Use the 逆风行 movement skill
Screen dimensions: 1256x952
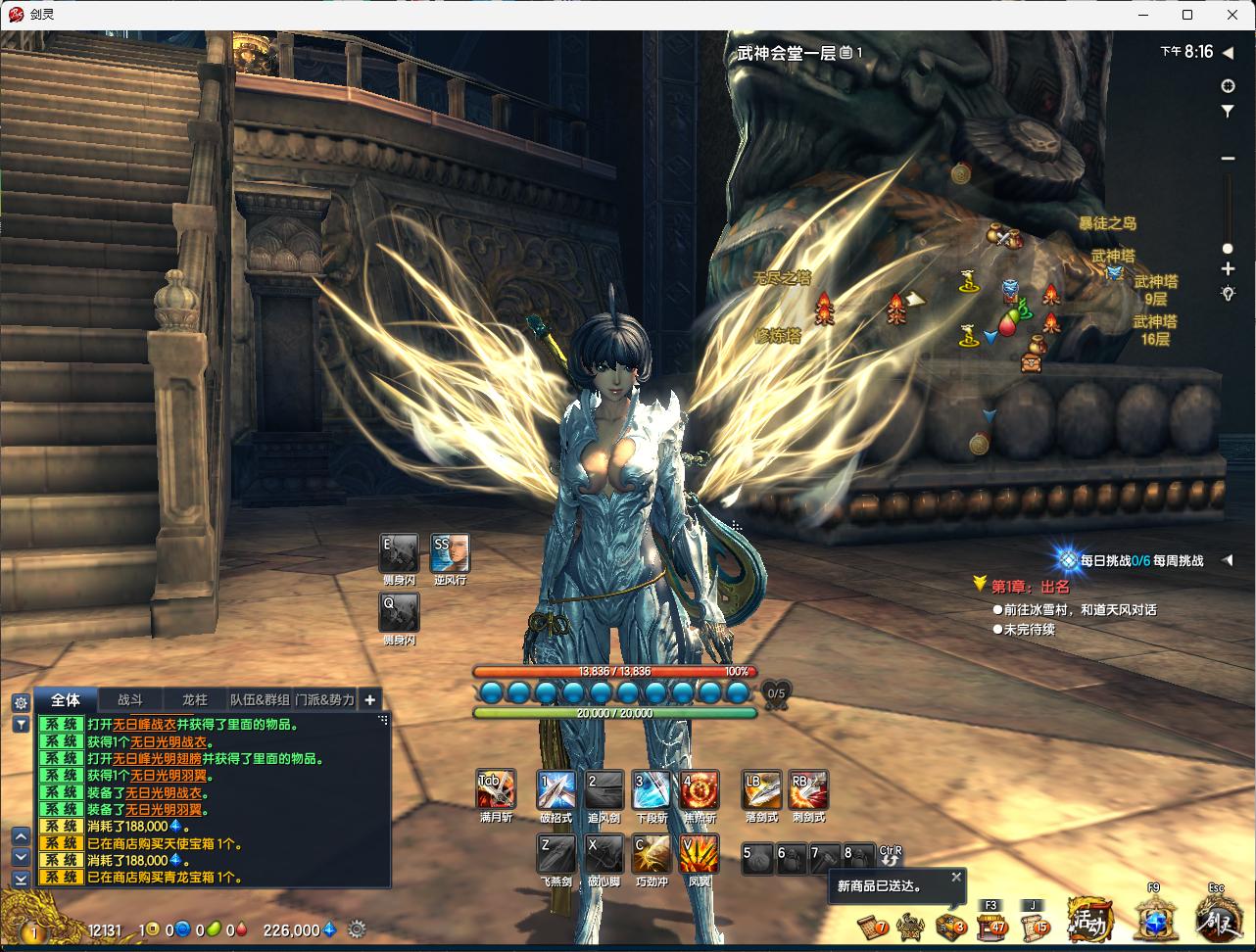(450, 553)
